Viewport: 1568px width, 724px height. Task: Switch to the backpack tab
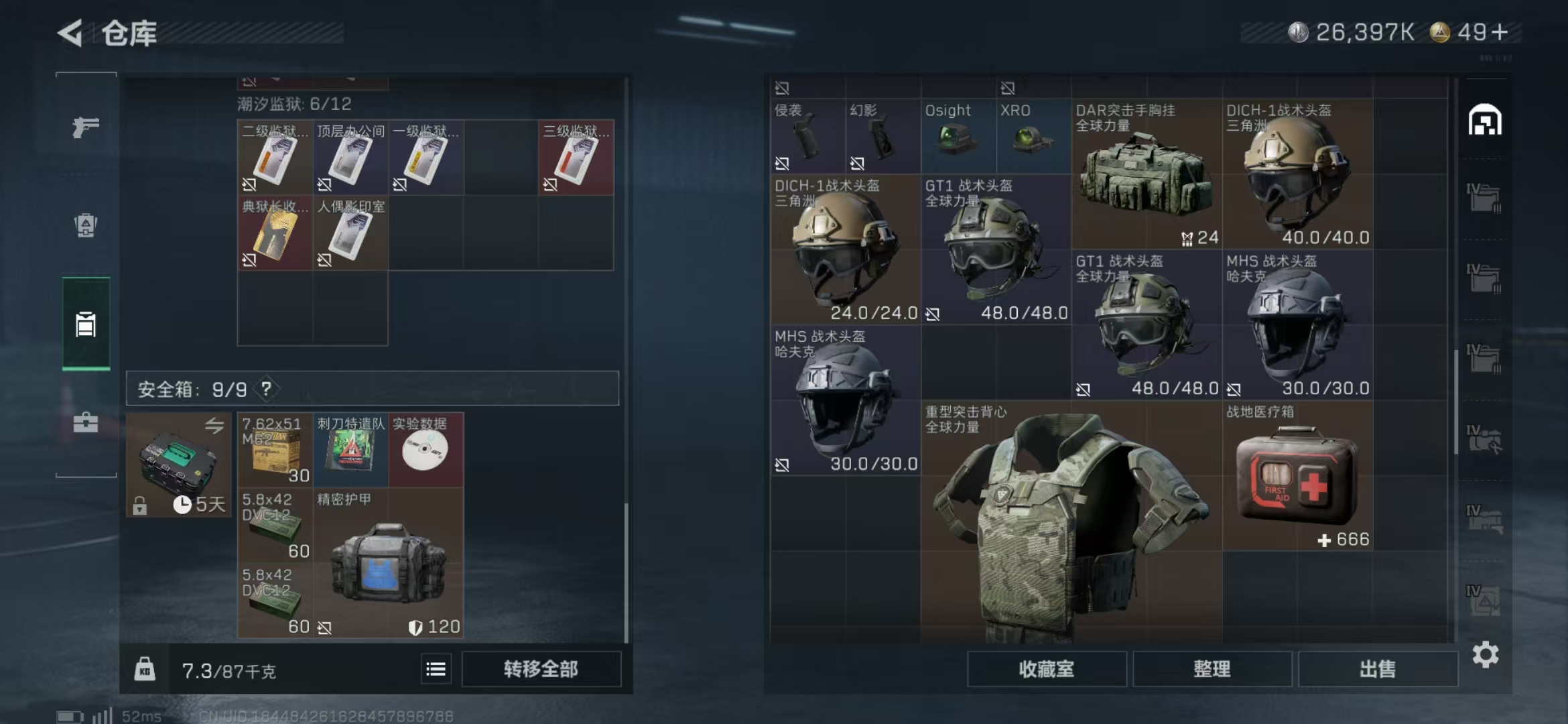point(86,225)
